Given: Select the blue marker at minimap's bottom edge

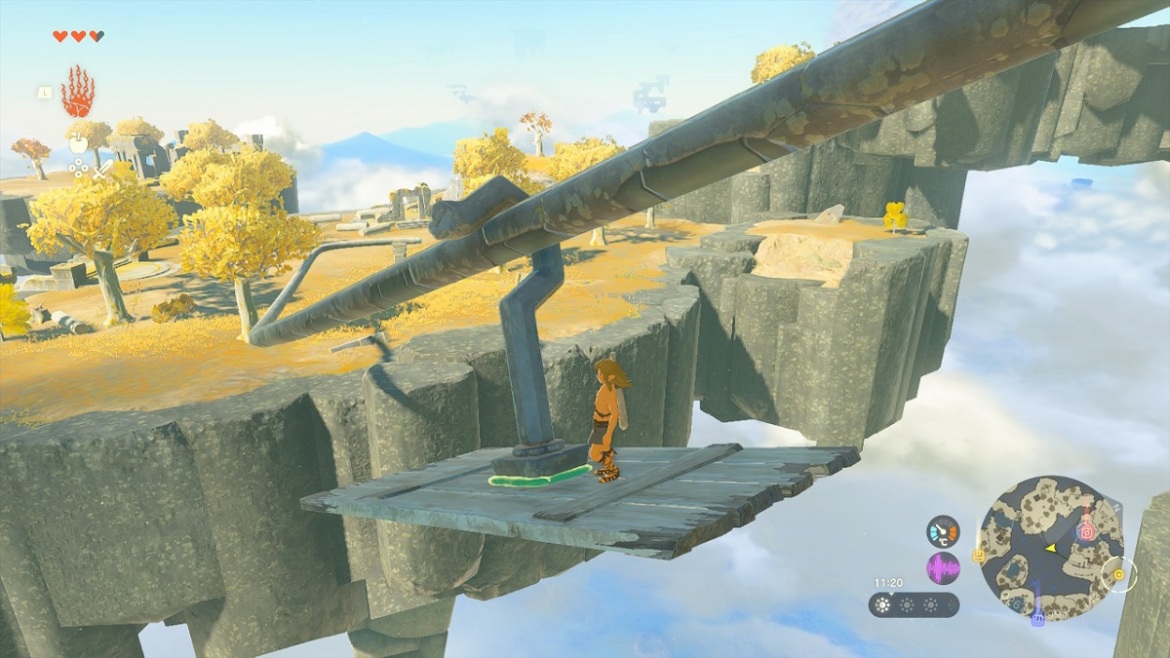Looking at the screenshot, I should (1038, 615).
